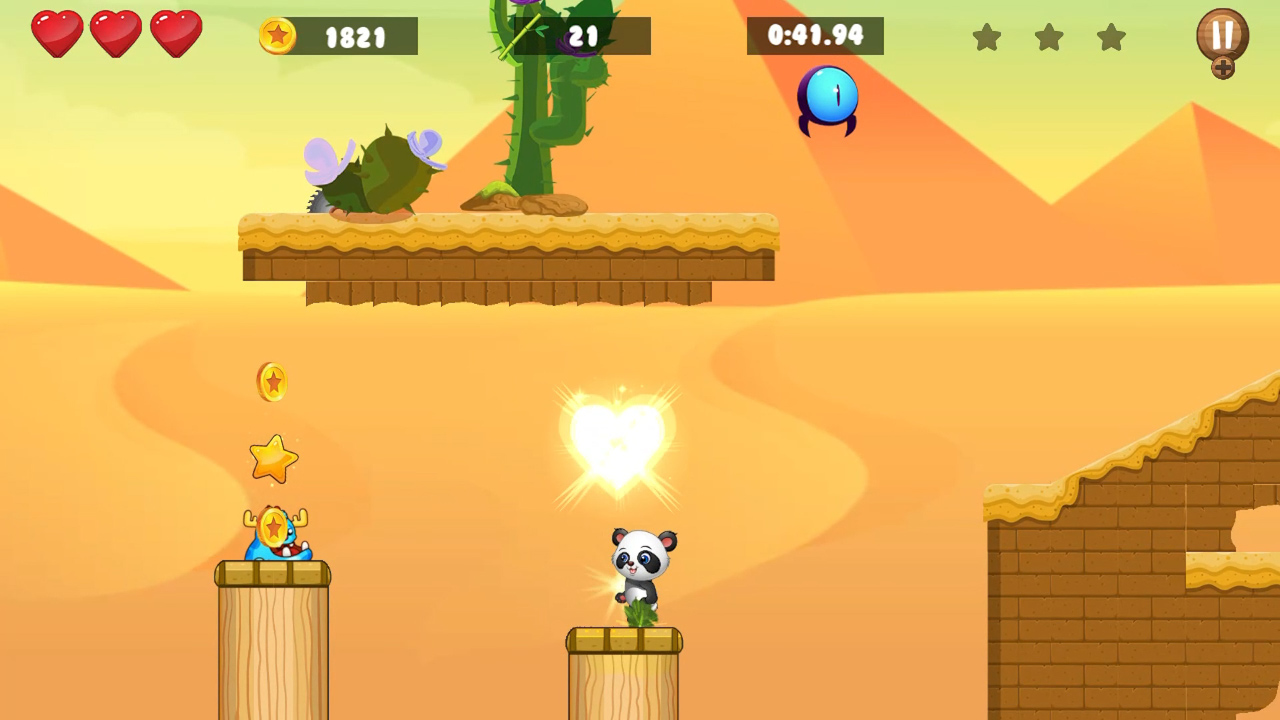Click the rightmost star in the star rating
Viewport: 1280px width, 720px height.
tap(1110, 37)
